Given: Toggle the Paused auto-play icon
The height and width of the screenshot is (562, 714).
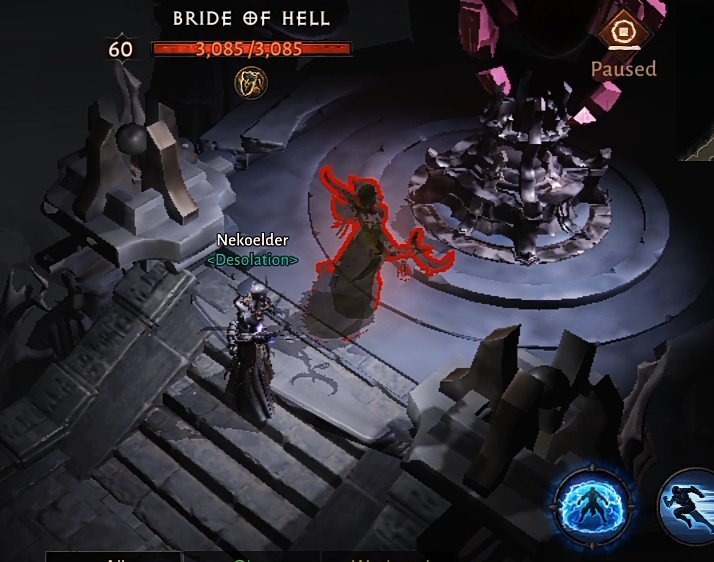Looking at the screenshot, I should click(622, 32).
